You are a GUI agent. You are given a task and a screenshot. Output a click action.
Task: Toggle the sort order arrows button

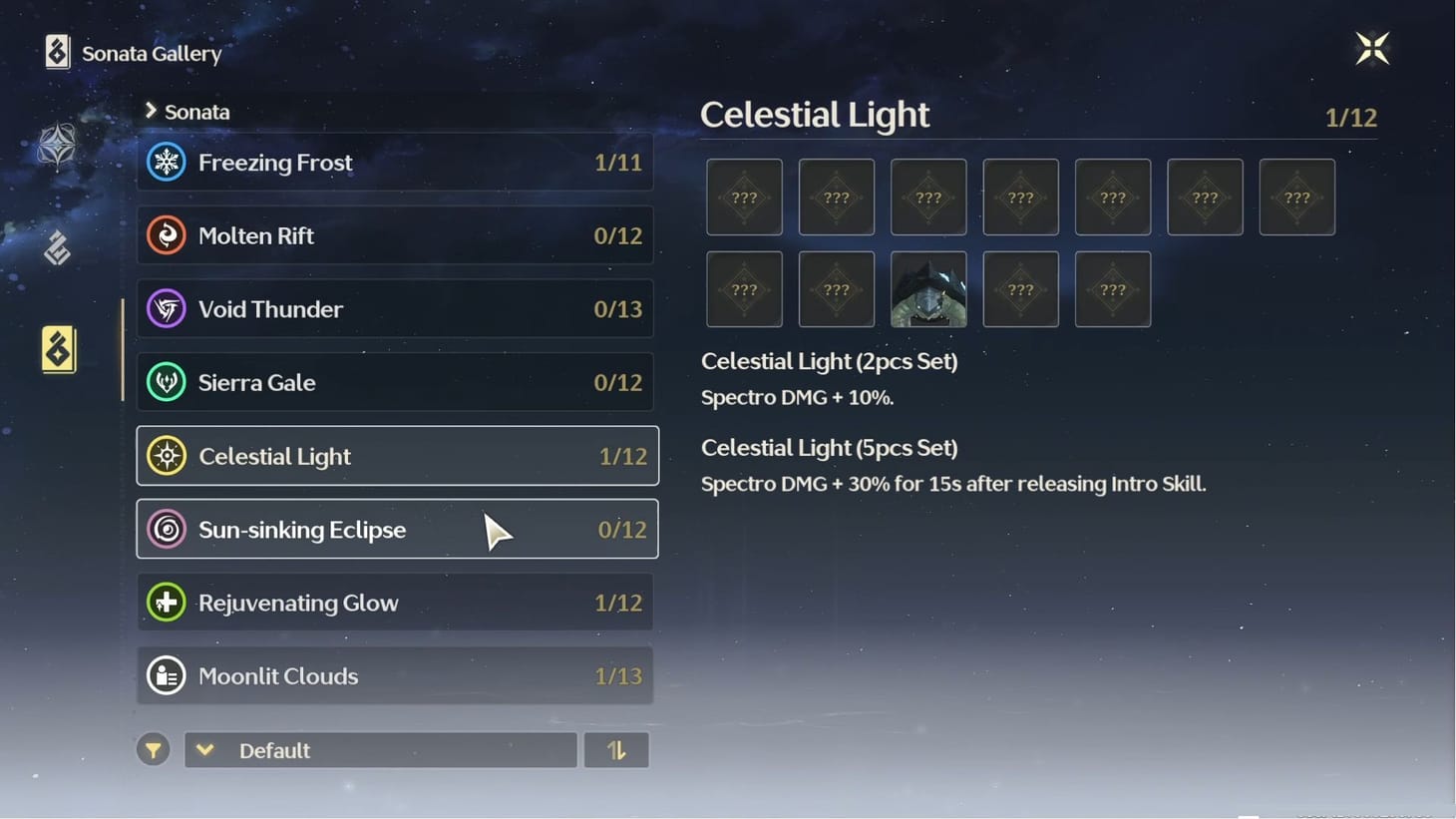(x=616, y=749)
